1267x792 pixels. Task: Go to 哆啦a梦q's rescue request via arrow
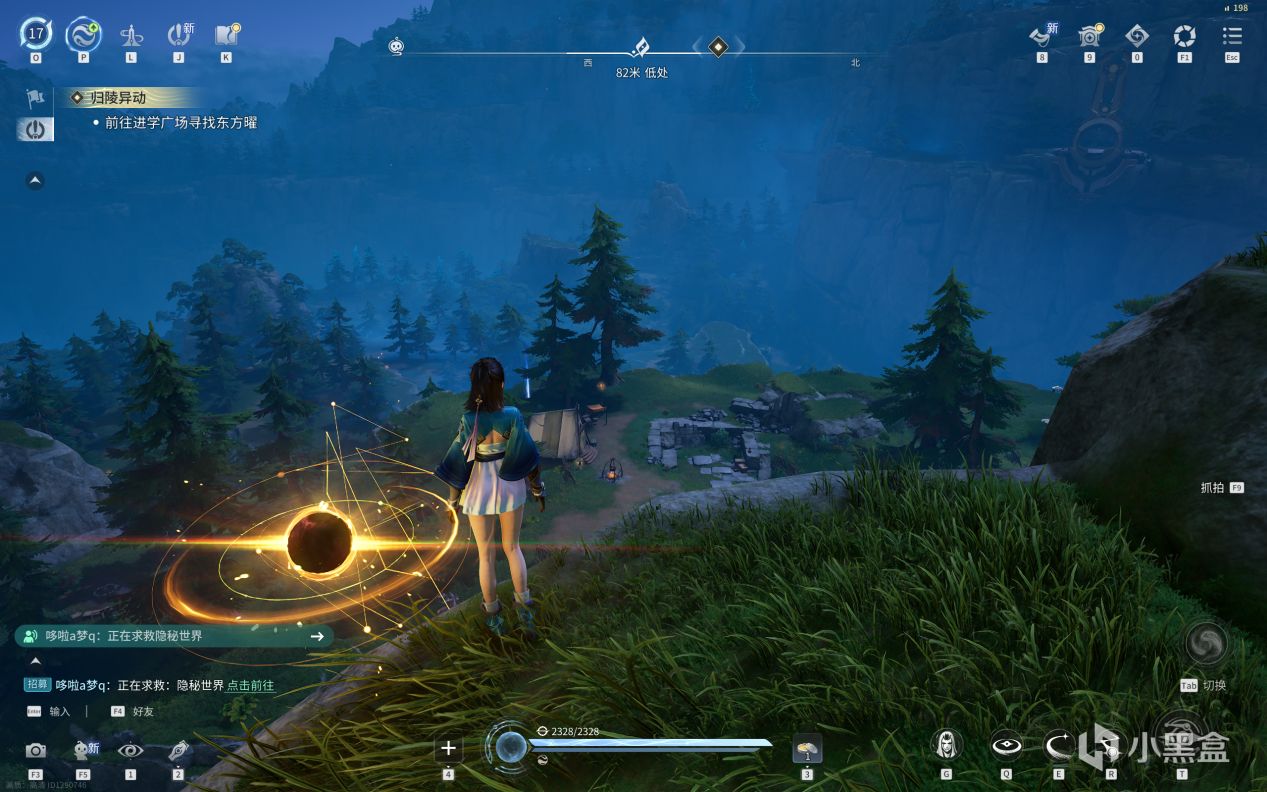(x=317, y=636)
